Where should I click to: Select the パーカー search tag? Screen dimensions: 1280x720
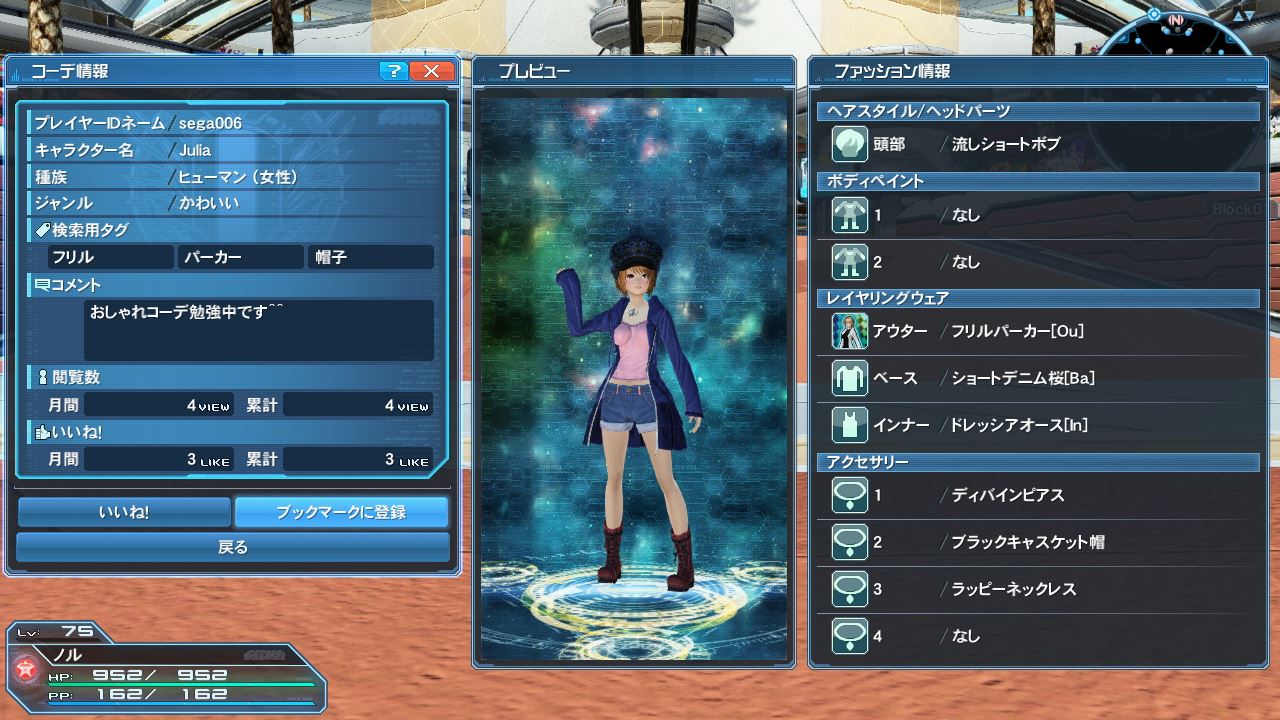tap(241, 257)
